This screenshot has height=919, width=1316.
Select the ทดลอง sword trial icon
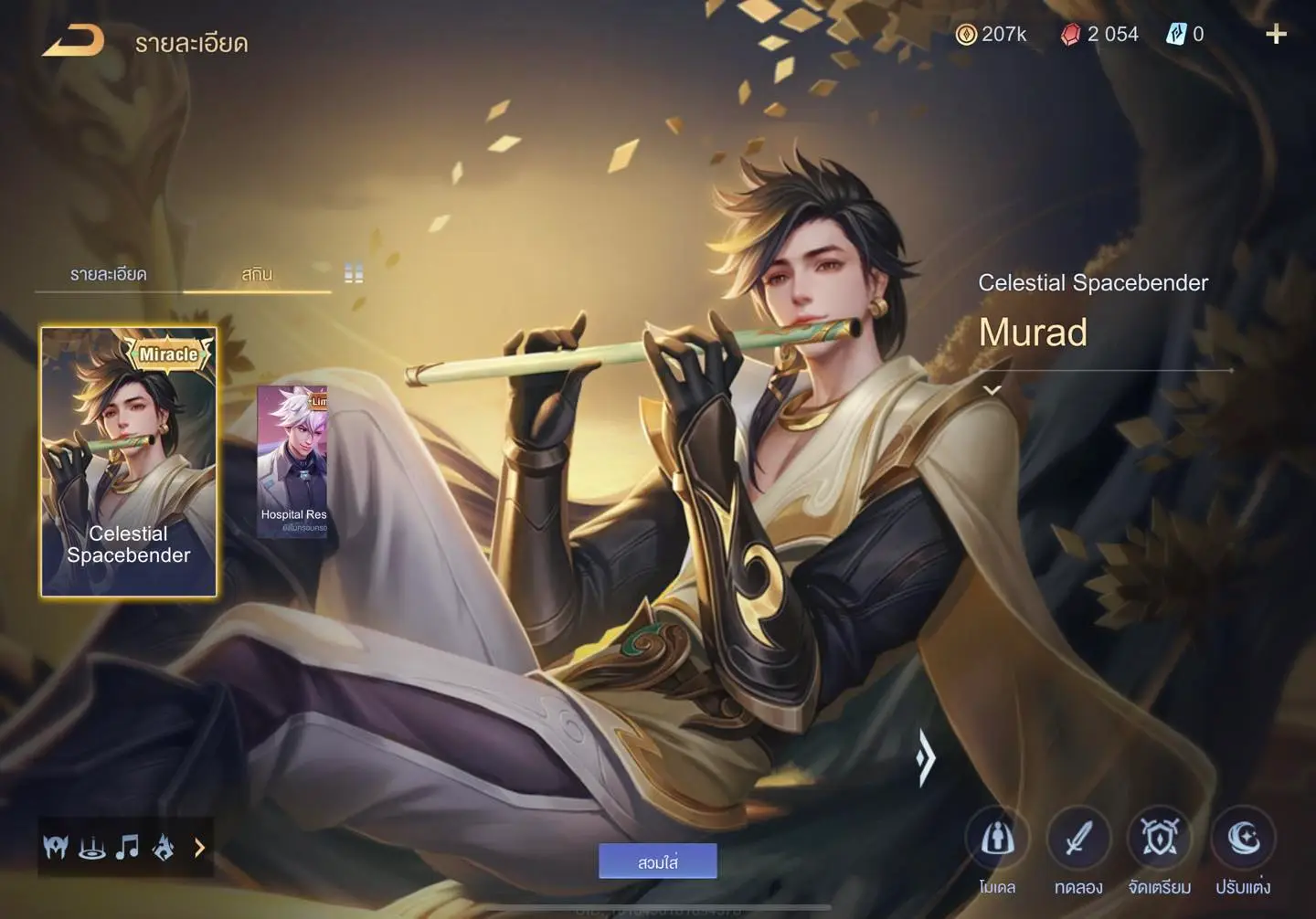(1078, 838)
